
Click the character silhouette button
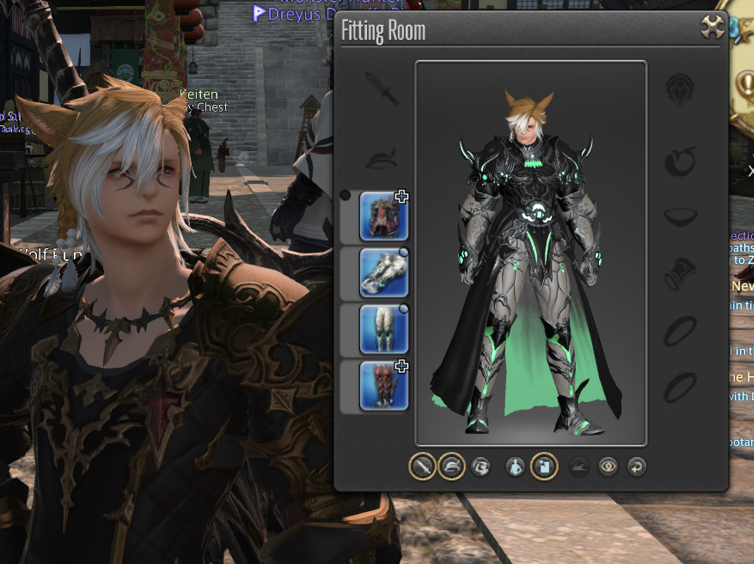515,466
